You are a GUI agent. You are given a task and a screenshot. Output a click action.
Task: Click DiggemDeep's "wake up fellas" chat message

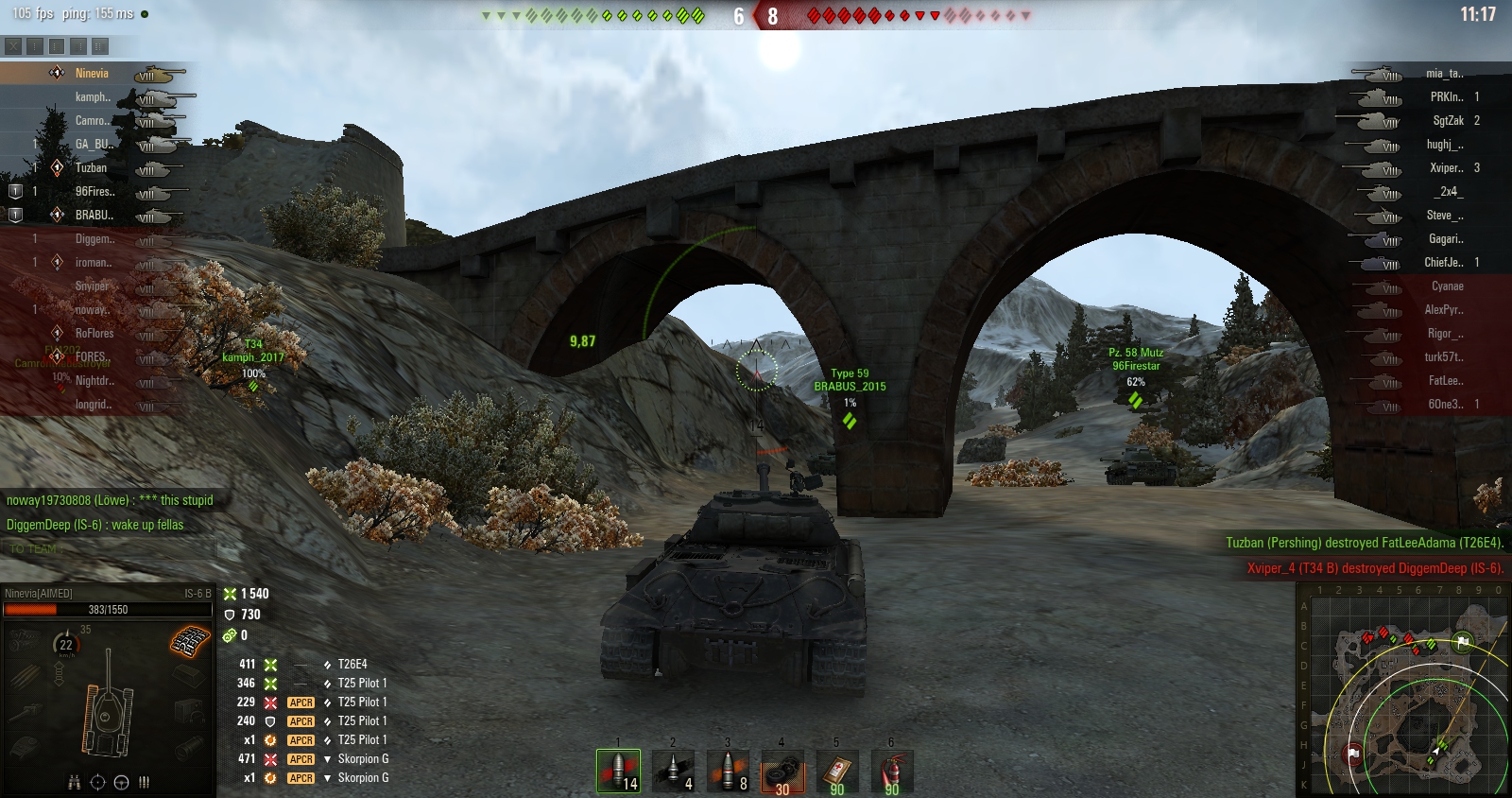pos(94,525)
